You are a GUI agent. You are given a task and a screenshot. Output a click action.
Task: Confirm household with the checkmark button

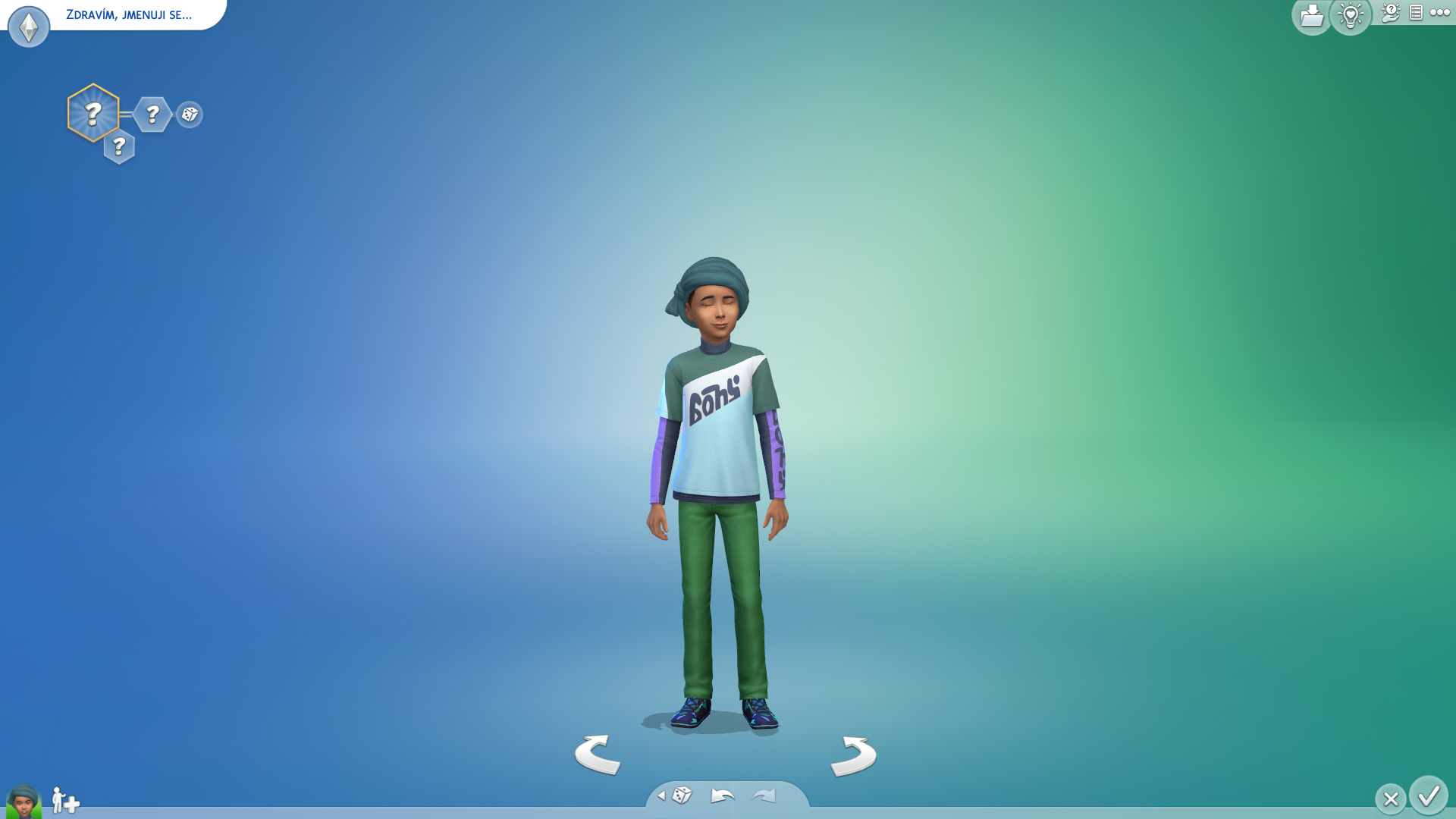(1429, 796)
